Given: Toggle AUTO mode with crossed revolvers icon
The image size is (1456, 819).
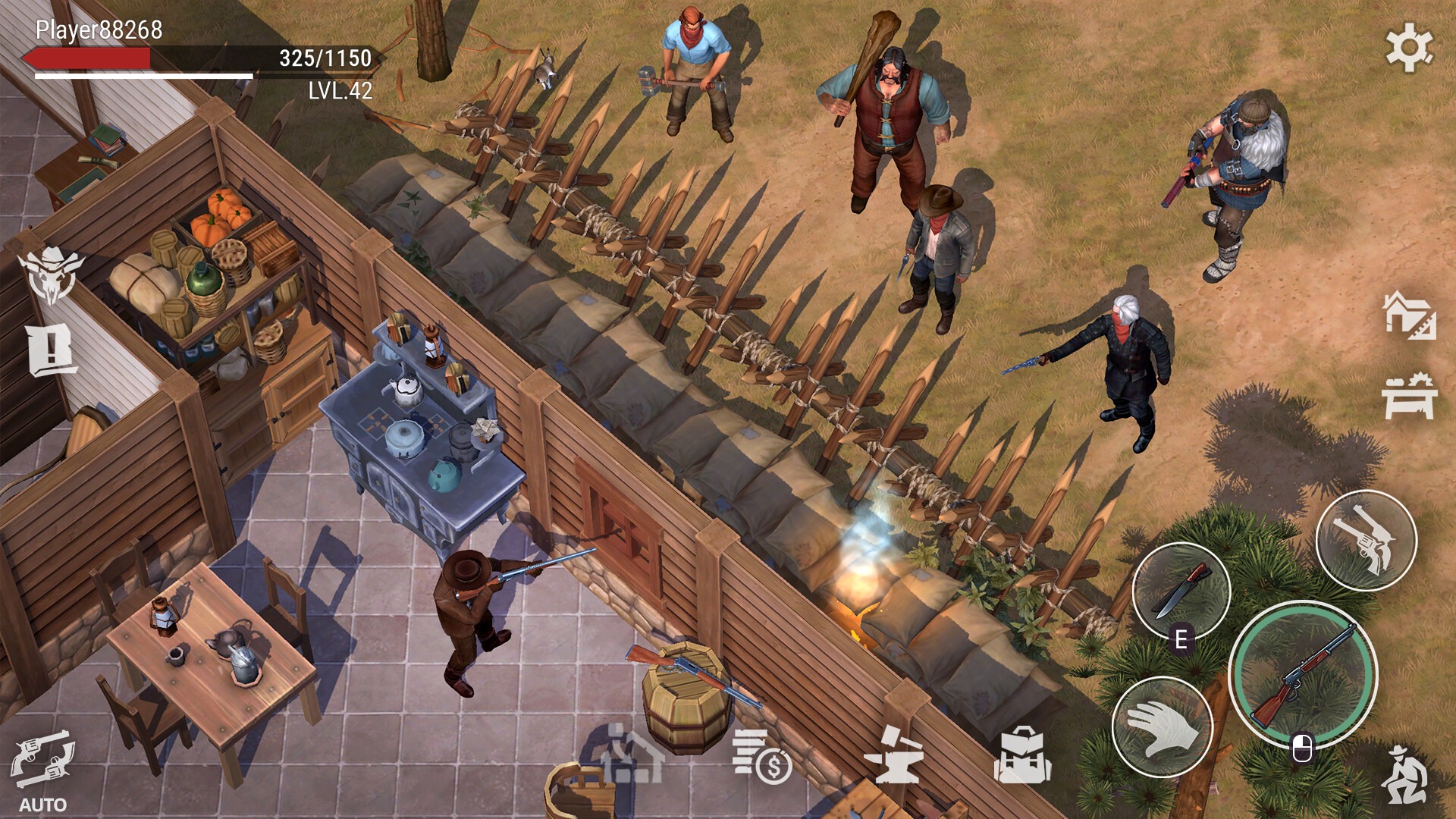Looking at the screenshot, I should (42, 762).
